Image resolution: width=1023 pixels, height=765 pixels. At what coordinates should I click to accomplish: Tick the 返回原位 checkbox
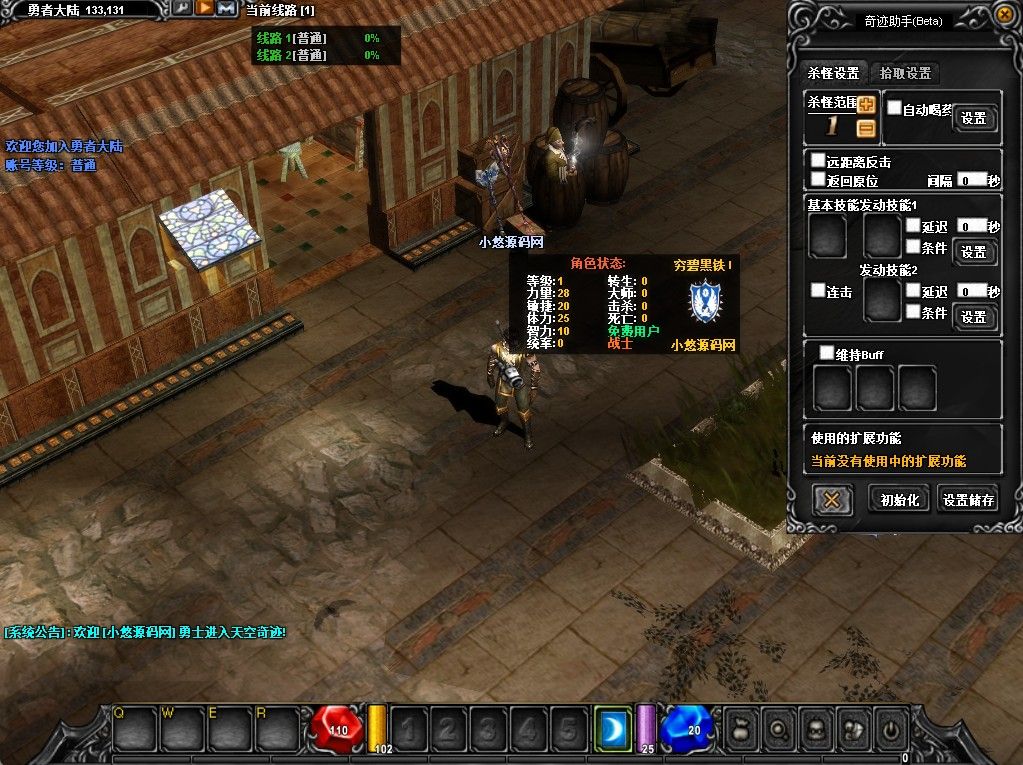(x=818, y=180)
